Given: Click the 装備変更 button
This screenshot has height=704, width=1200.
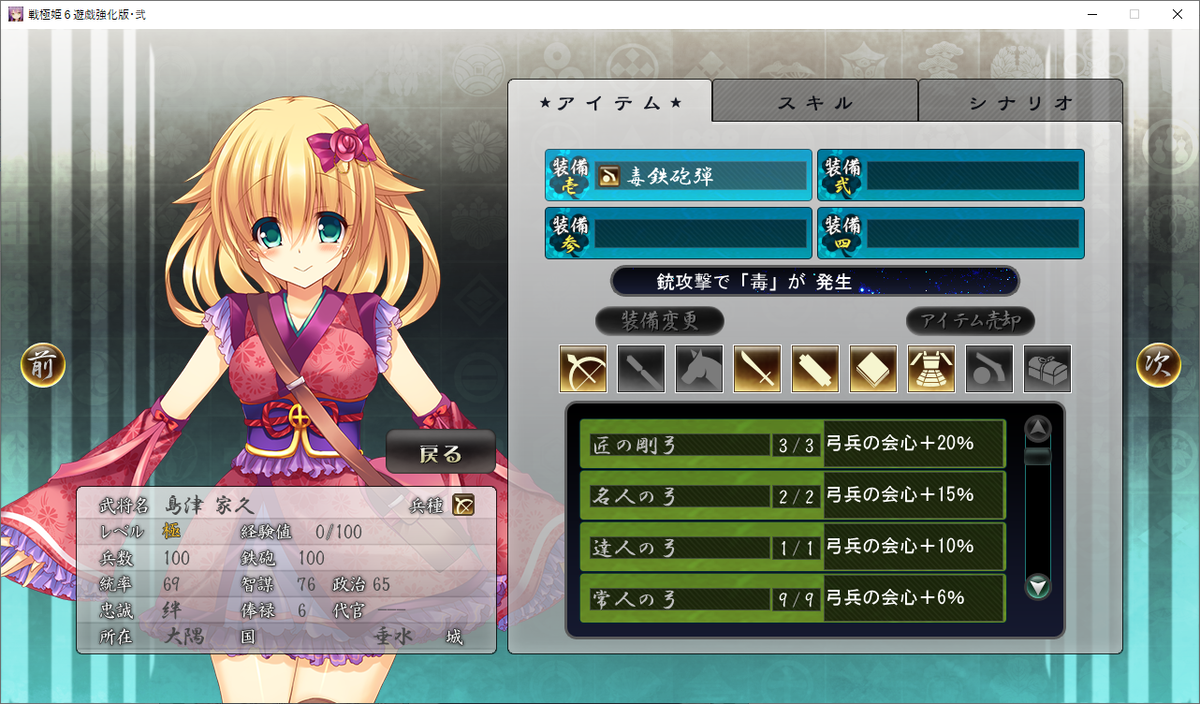Looking at the screenshot, I should [x=659, y=321].
